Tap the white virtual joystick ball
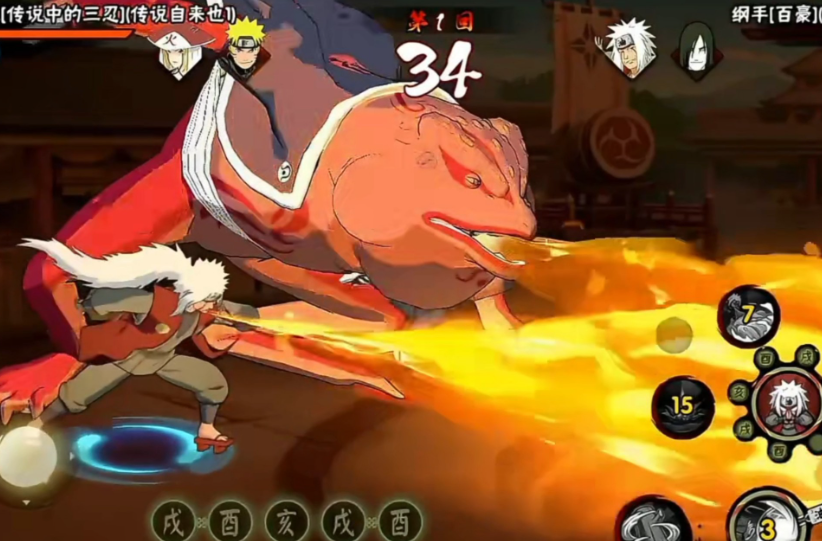The width and height of the screenshot is (822, 541). pos(27,456)
